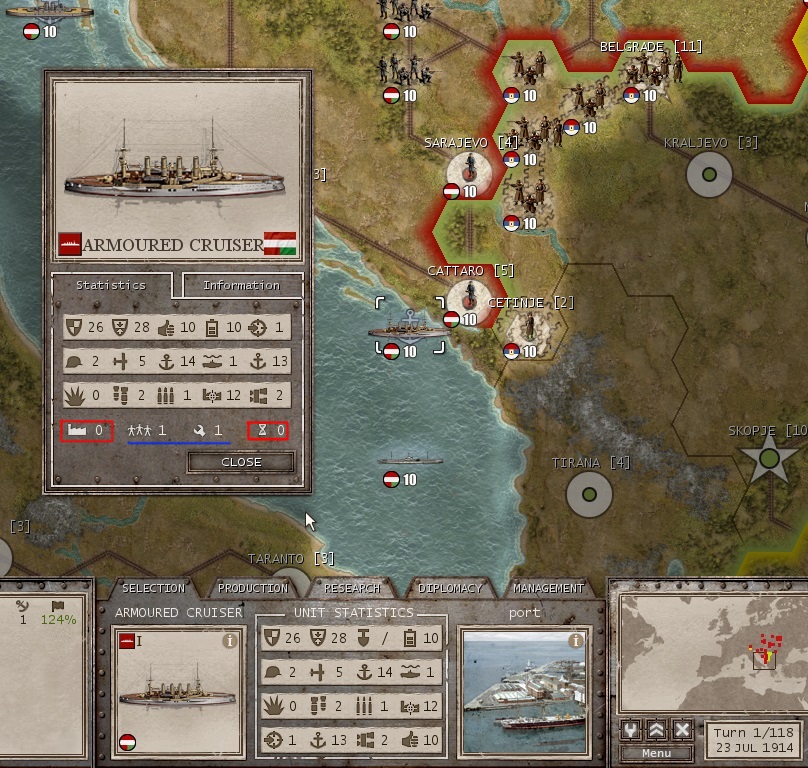
Task: Open info for the armoured cruiser unit card
Action: 229,640
